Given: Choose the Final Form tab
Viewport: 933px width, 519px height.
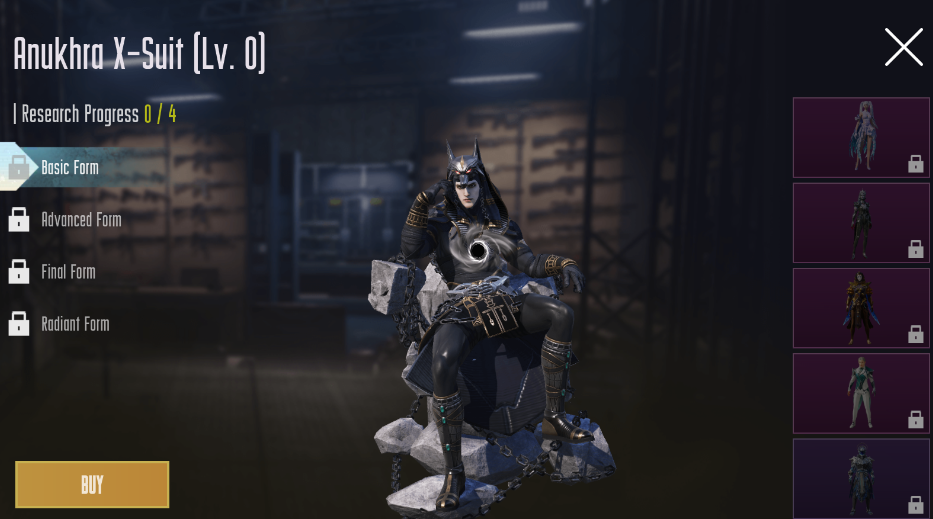Looking at the screenshot, I should (68, 272).
